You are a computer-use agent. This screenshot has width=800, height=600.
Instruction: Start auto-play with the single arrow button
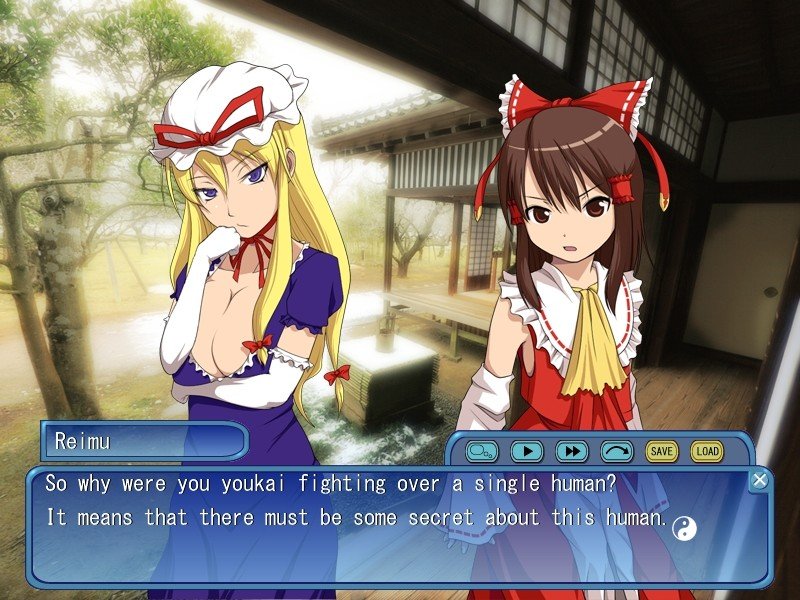(x=526, y=451)
